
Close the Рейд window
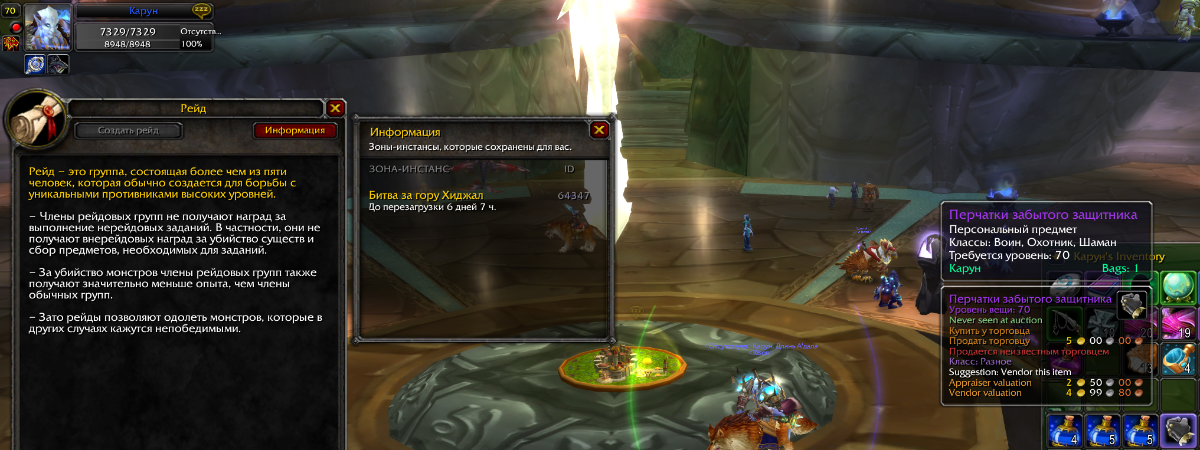tap(336, 108)
